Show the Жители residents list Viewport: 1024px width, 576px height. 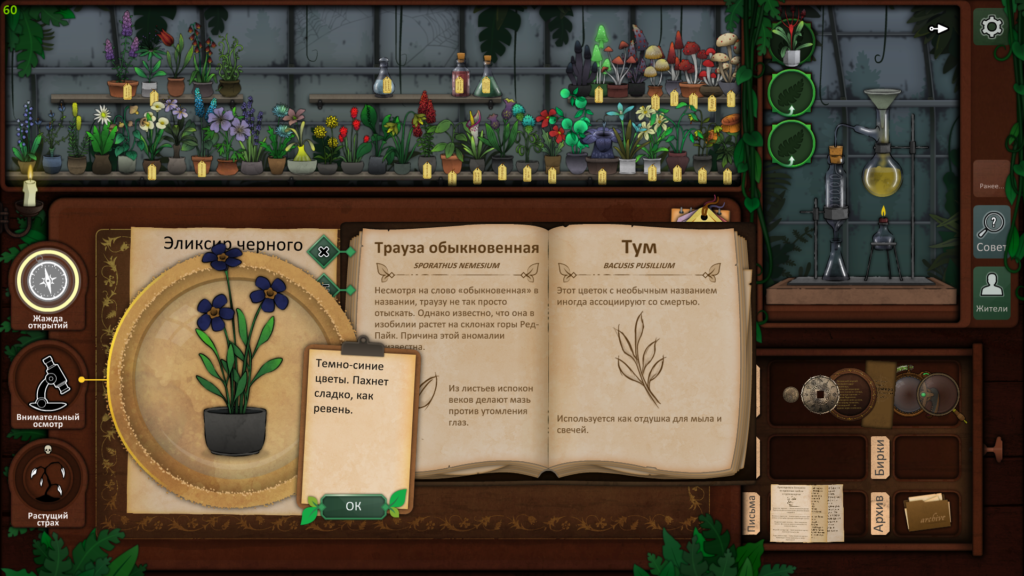click(x=992, y=293)
